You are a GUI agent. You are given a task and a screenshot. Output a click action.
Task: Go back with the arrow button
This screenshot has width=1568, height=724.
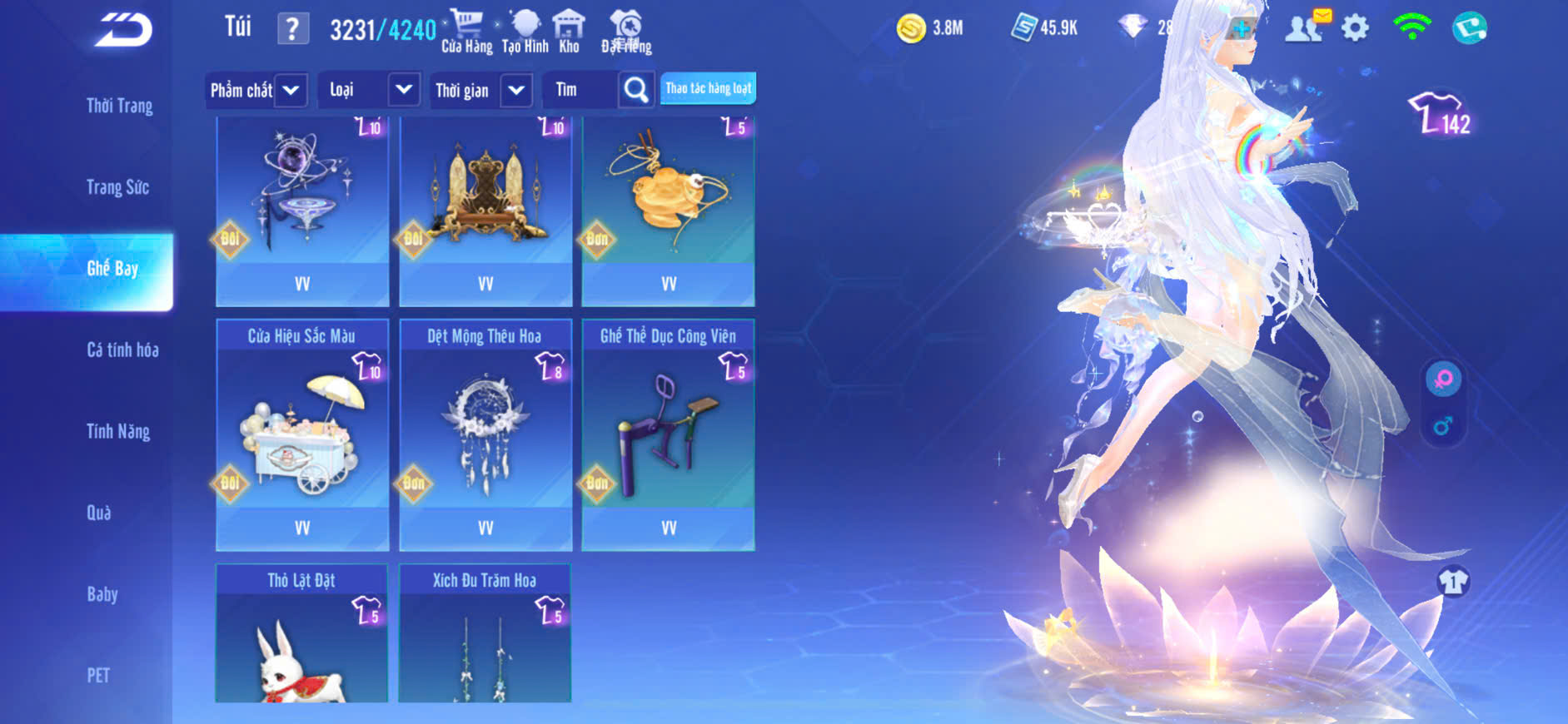click(123, 30)
